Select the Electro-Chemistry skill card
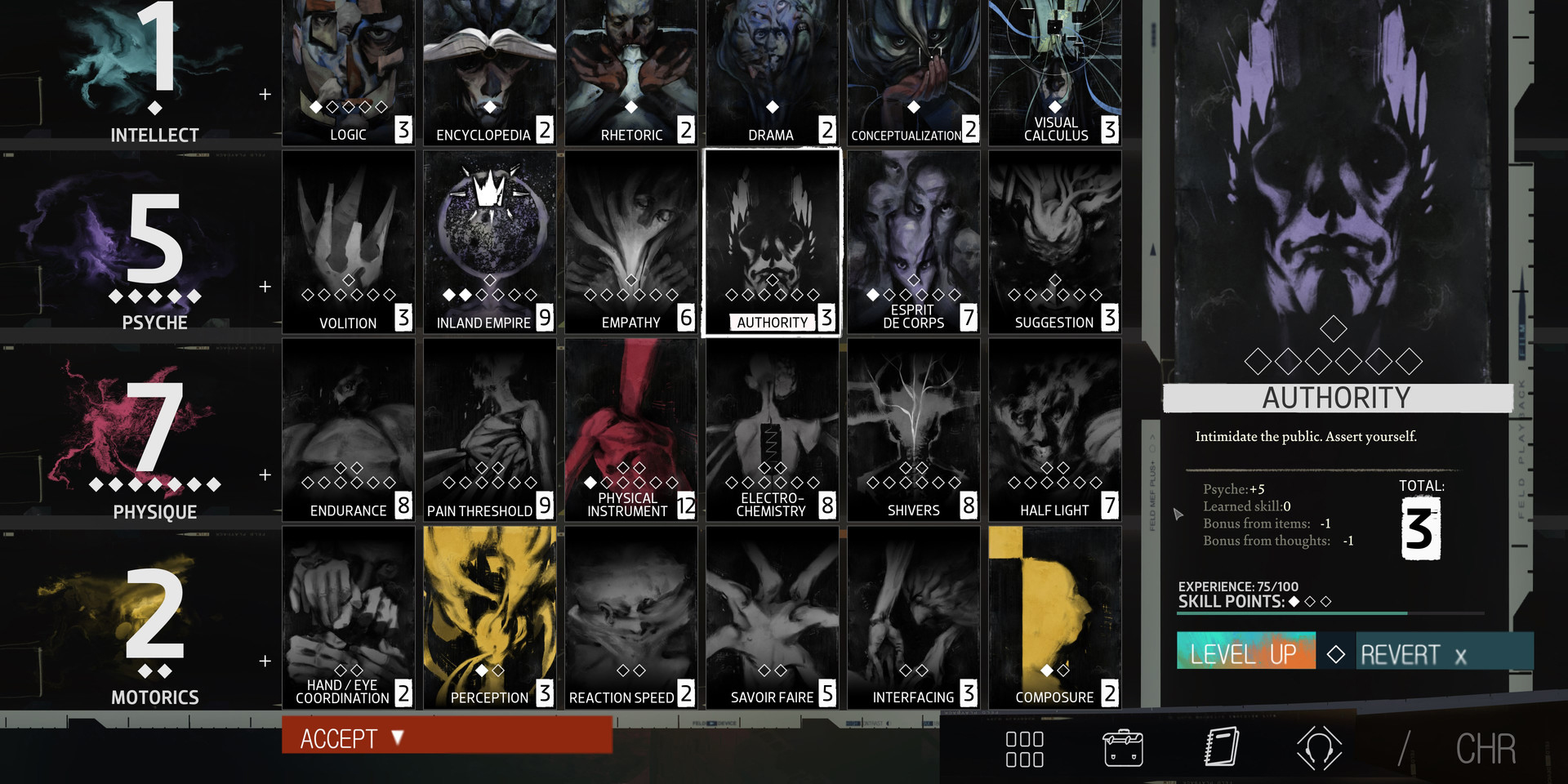 (772, 430)
